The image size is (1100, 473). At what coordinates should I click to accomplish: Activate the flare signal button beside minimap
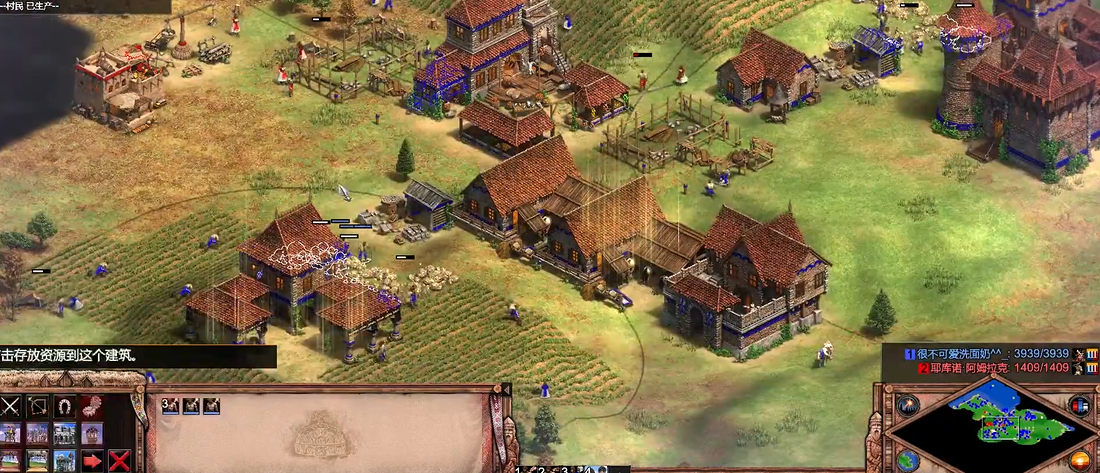(908, 404)
